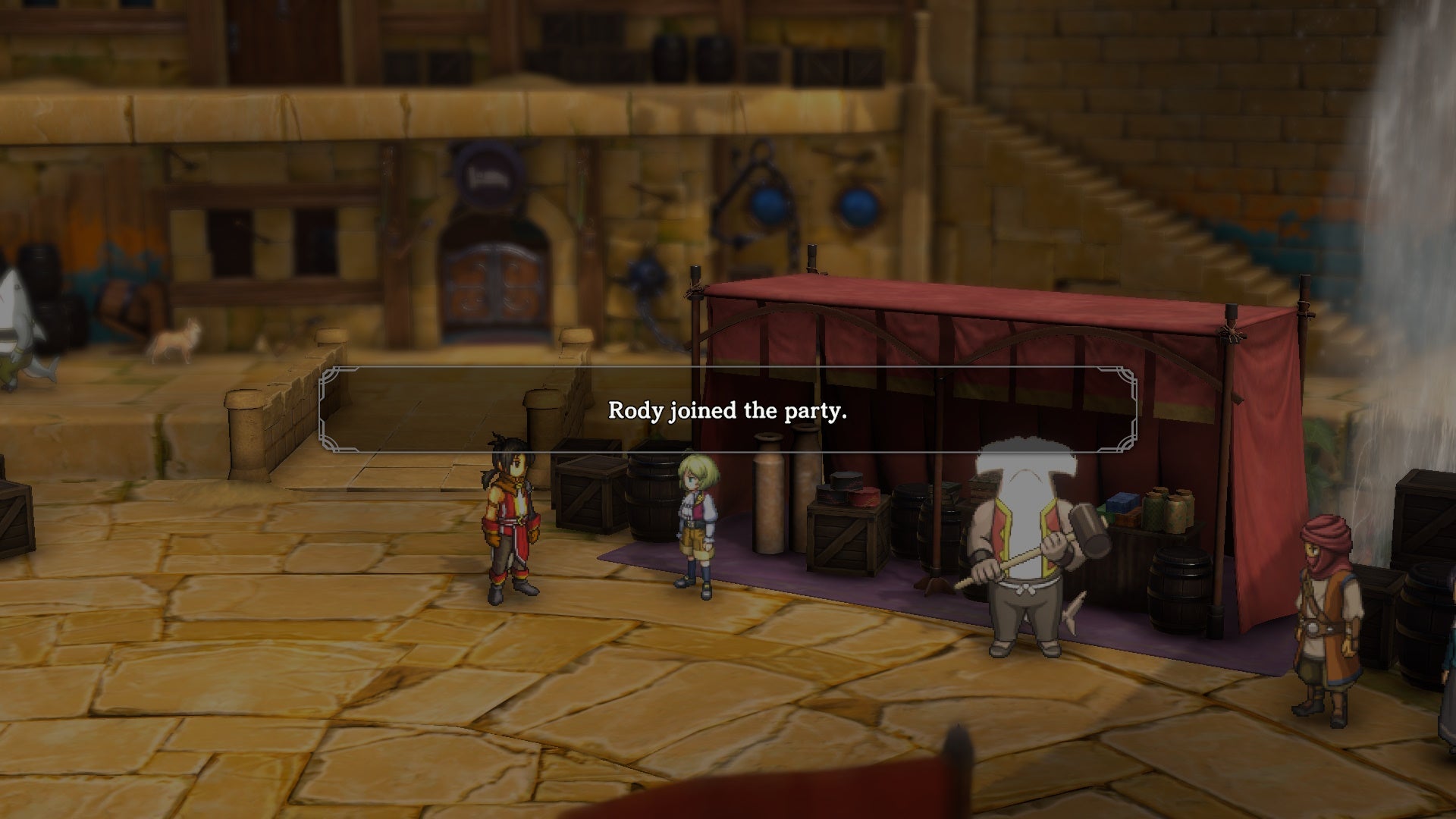Viewport: 1456px width, 819px height.
Task: Dismiss the "Rody joined the party" message box
Action: 727,410
